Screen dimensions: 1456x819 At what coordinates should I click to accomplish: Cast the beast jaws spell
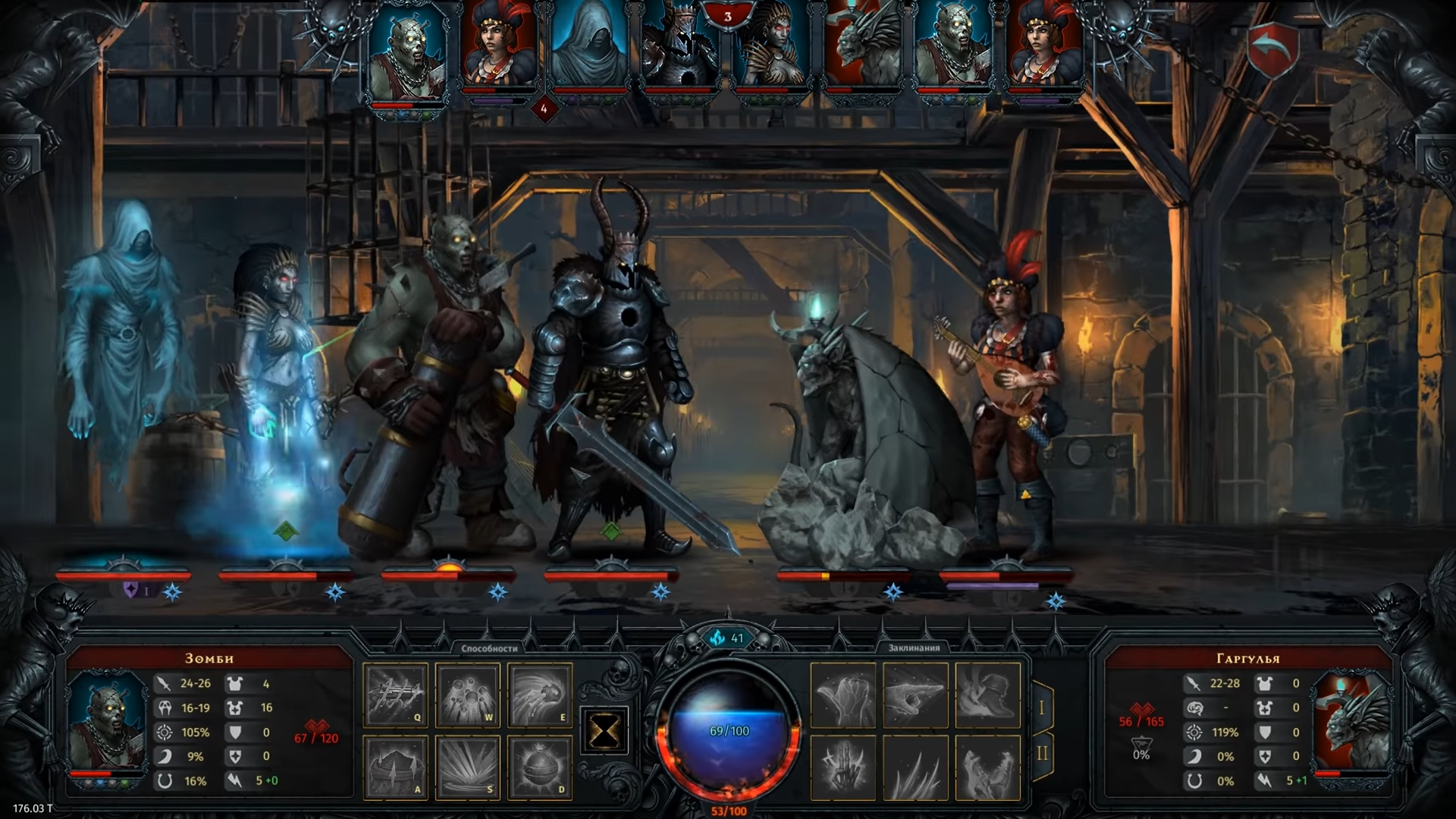click(987, 767)
